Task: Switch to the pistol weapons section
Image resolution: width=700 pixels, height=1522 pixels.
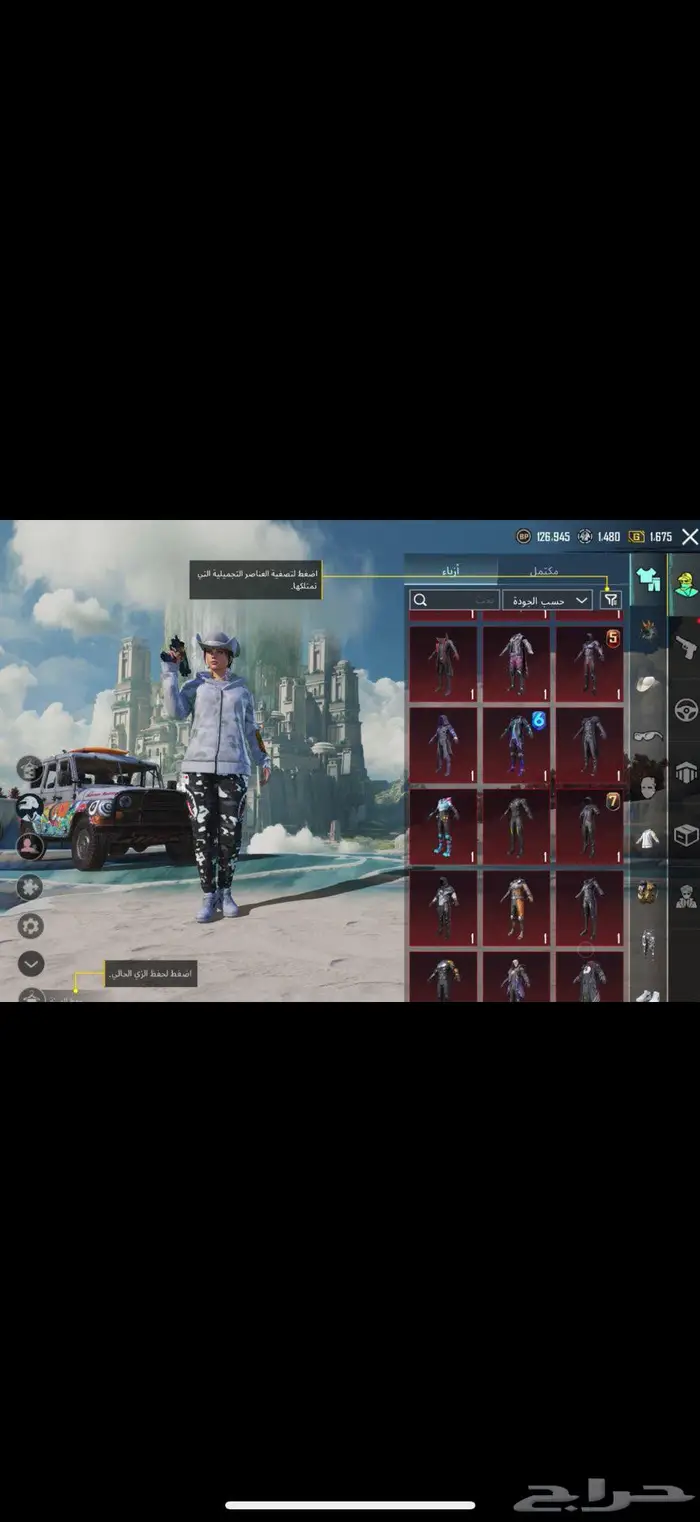Action: [685, 648]
